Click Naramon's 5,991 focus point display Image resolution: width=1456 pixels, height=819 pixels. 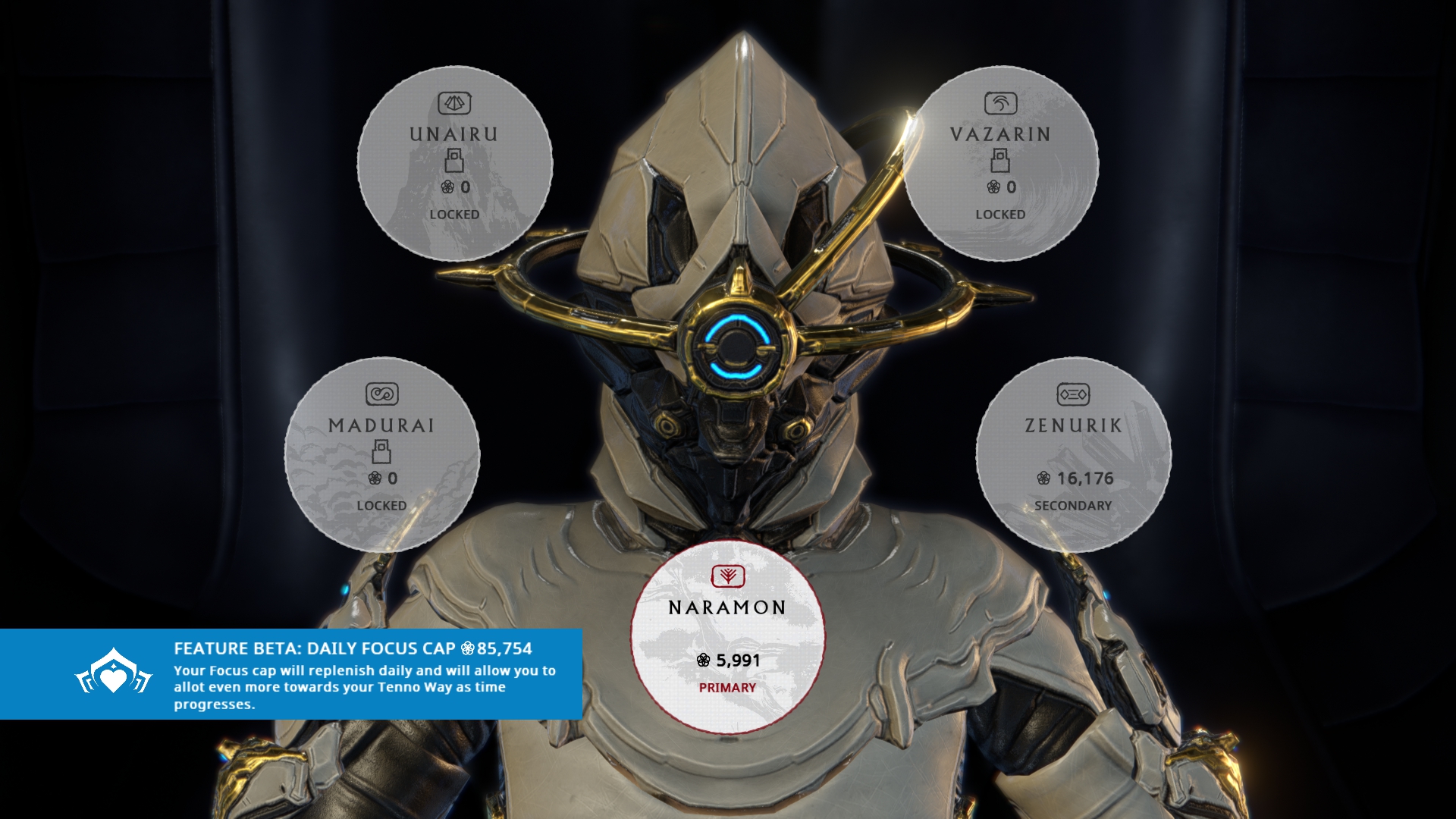729,661
